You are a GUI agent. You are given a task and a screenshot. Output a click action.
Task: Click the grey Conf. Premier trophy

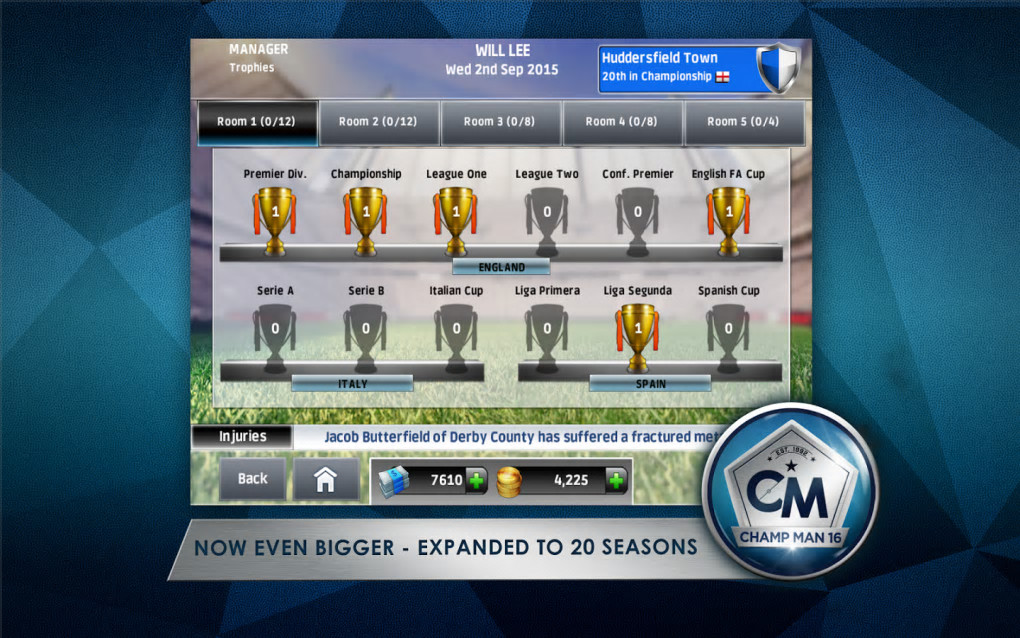[637, 216]
